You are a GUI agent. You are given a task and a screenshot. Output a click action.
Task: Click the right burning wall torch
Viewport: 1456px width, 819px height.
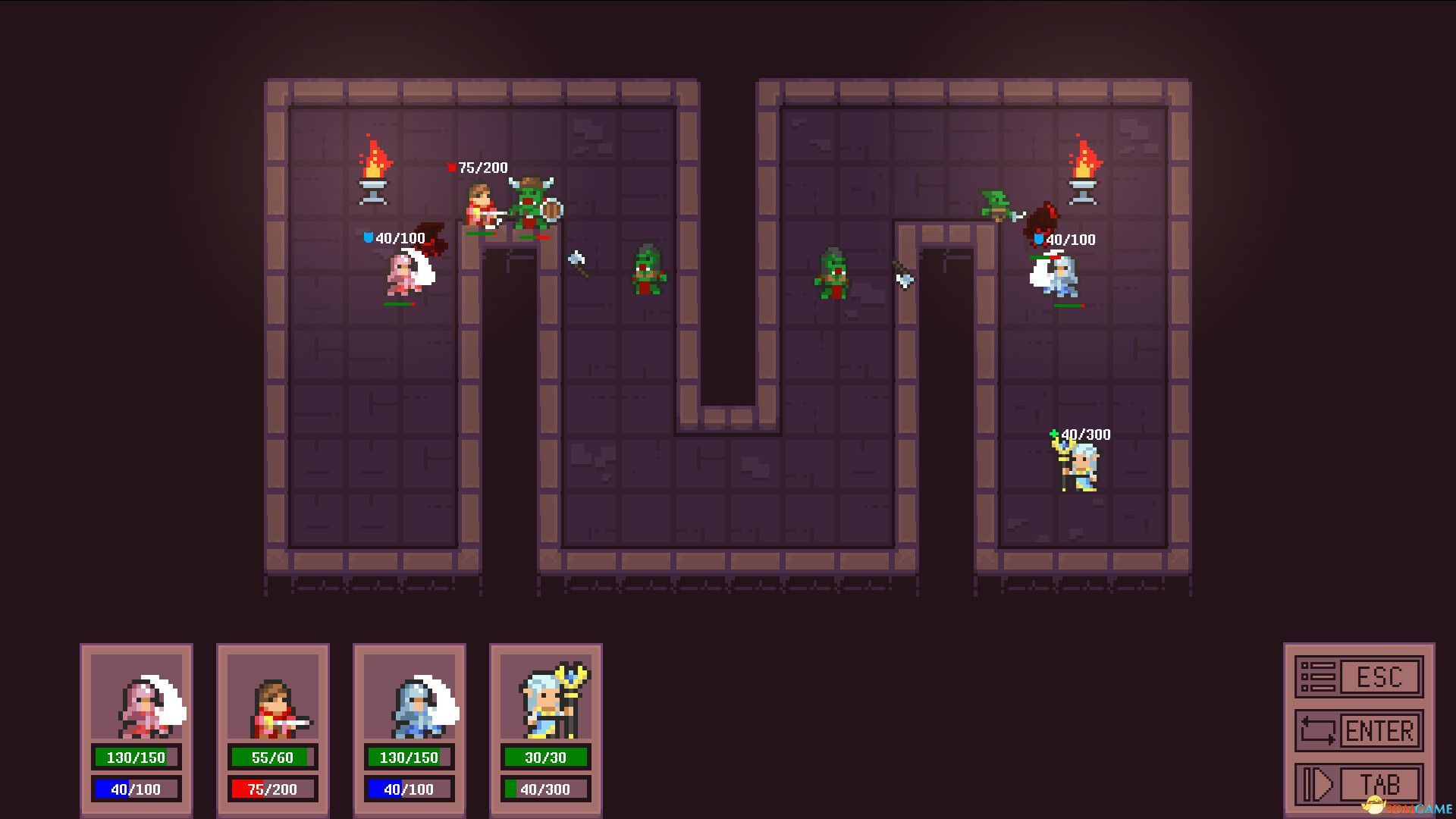1084,165
